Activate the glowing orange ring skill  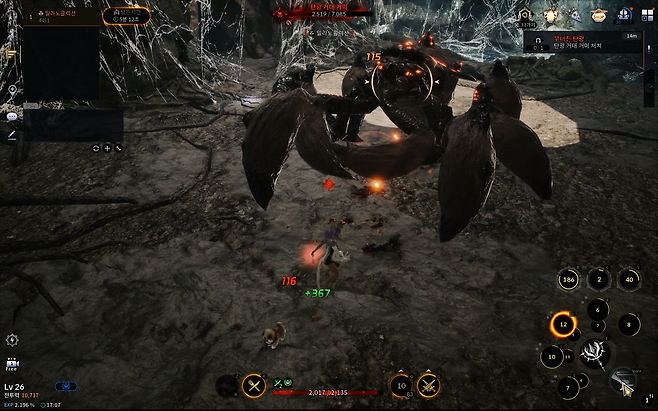563,325
